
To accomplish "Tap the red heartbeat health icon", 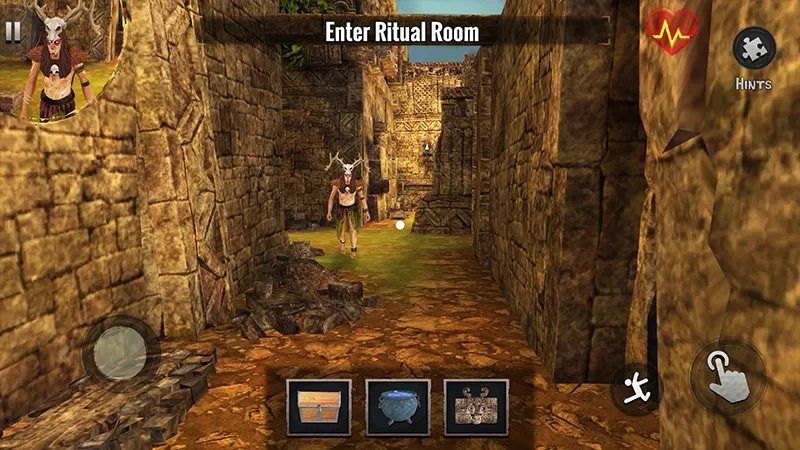I will coord(671,32).
